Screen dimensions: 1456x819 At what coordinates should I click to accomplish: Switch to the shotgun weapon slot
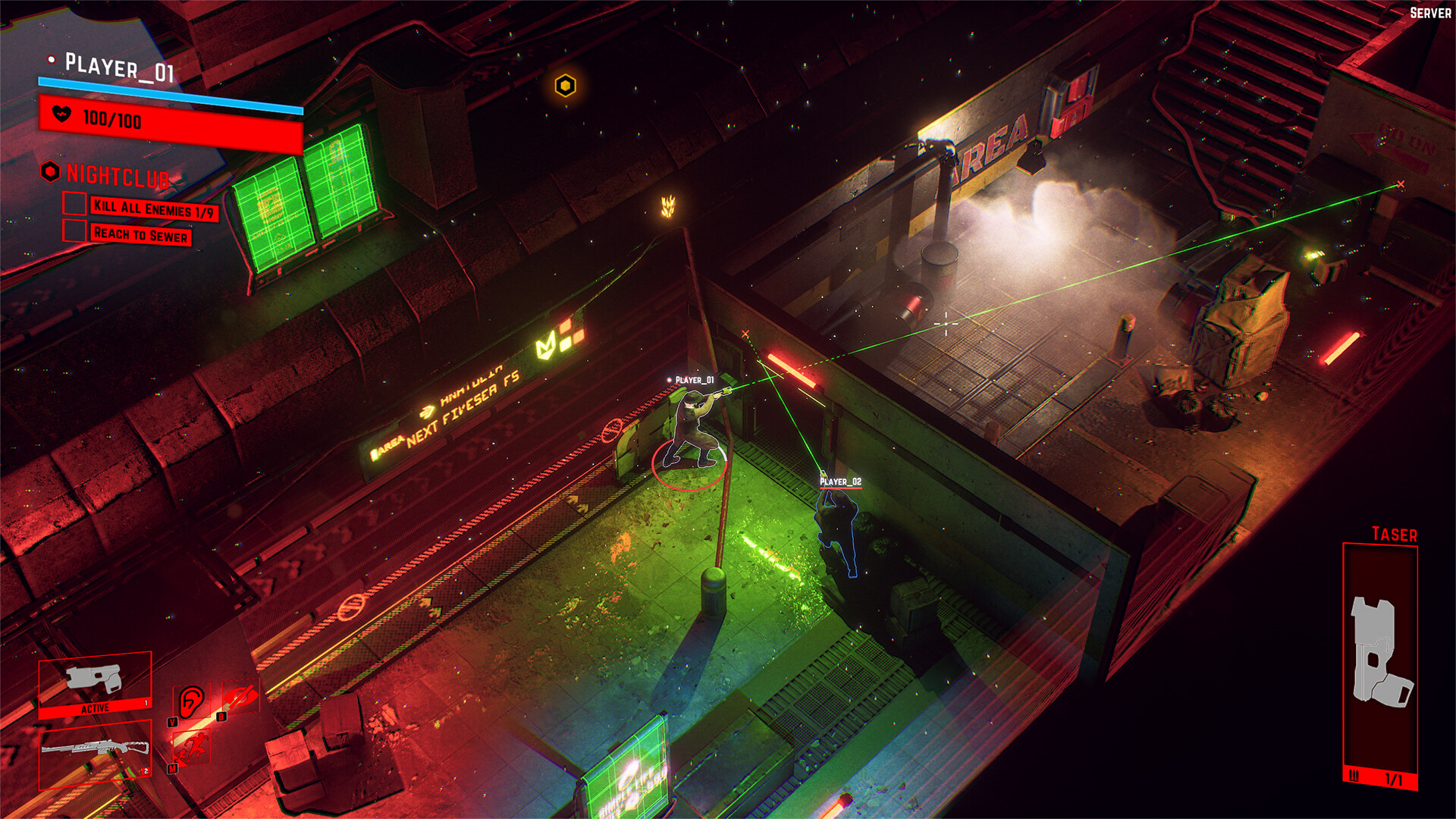click(x=95, y=751)
